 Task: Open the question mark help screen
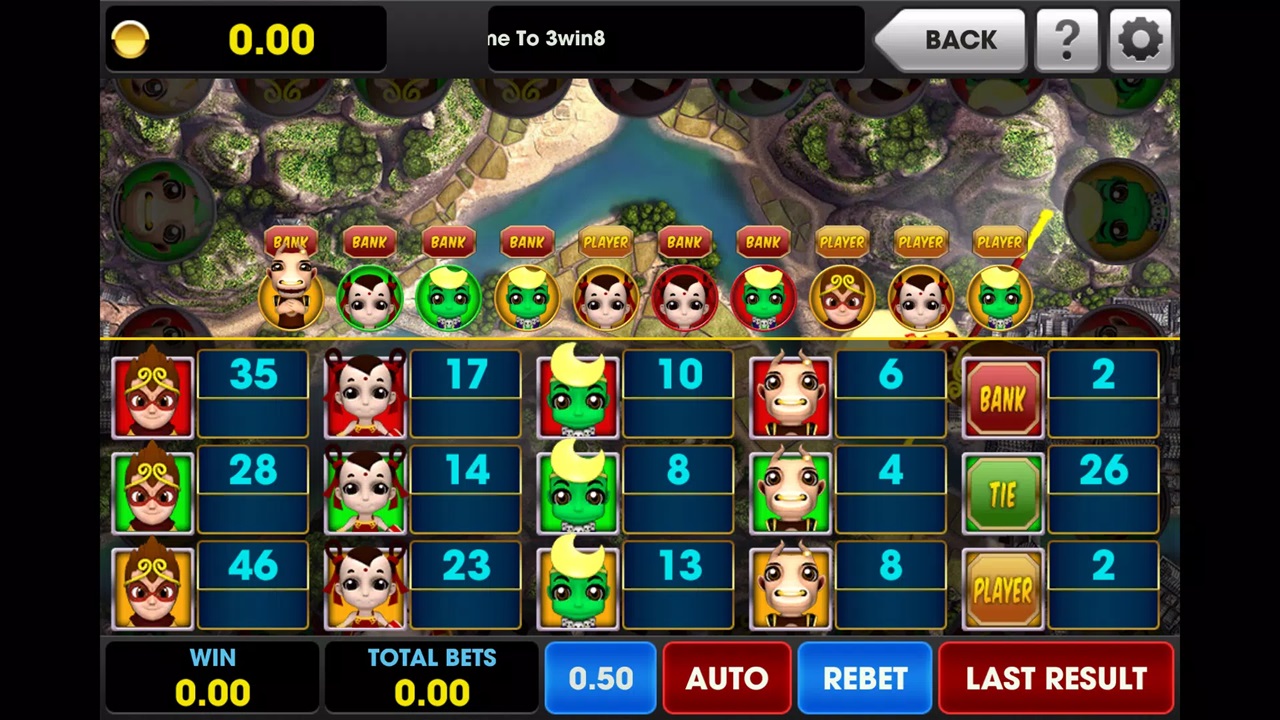click(x=1067, y=40)
